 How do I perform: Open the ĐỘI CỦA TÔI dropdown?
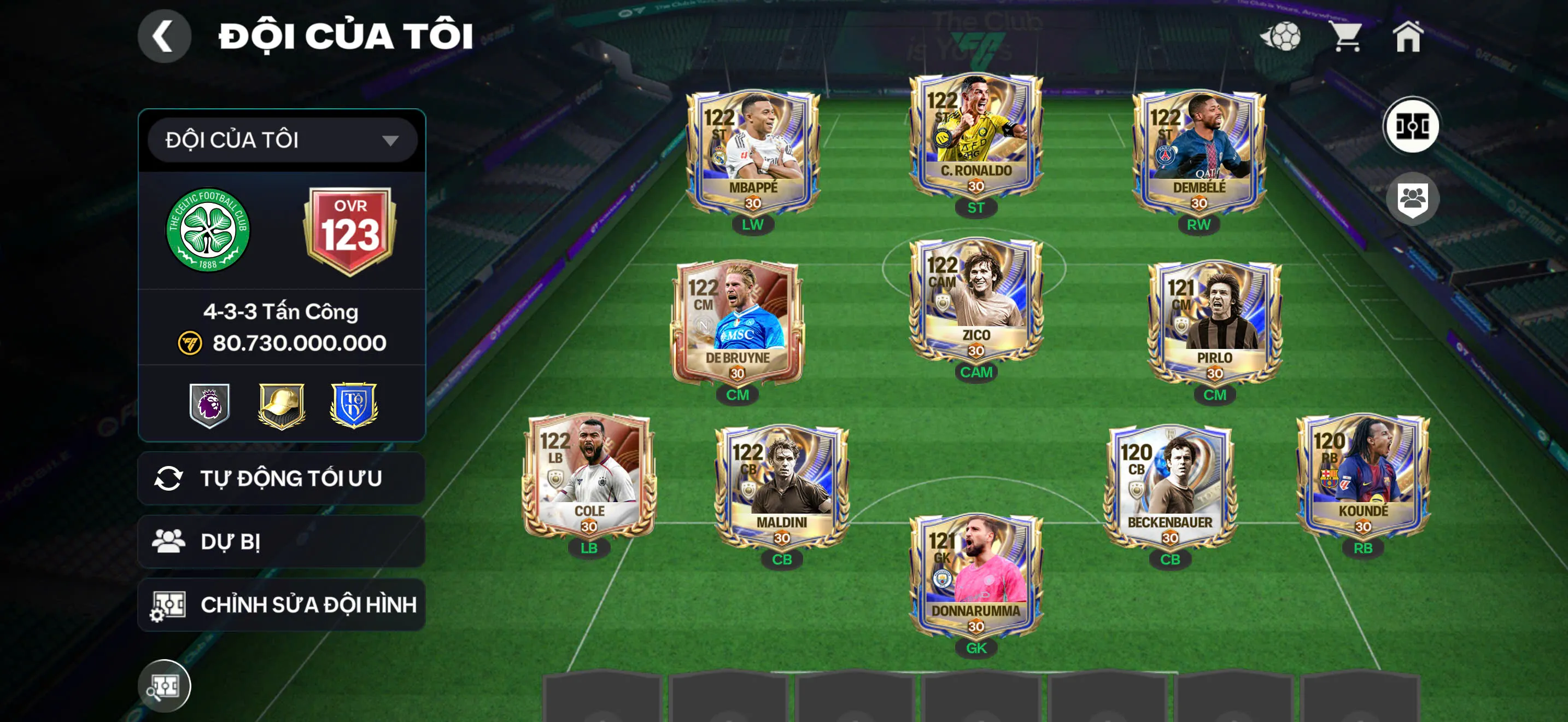pos(282,140)
